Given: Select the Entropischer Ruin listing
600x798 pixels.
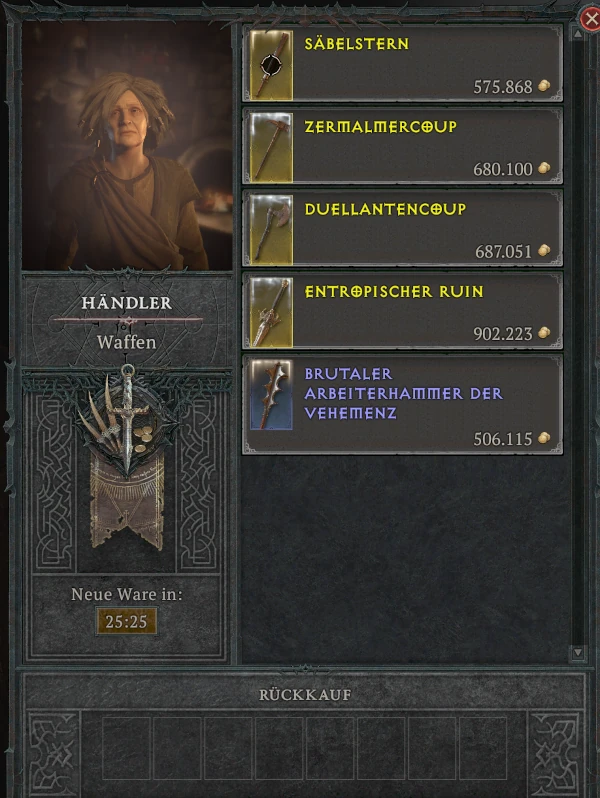Looking at the screenshot, I should pos(402,309).
